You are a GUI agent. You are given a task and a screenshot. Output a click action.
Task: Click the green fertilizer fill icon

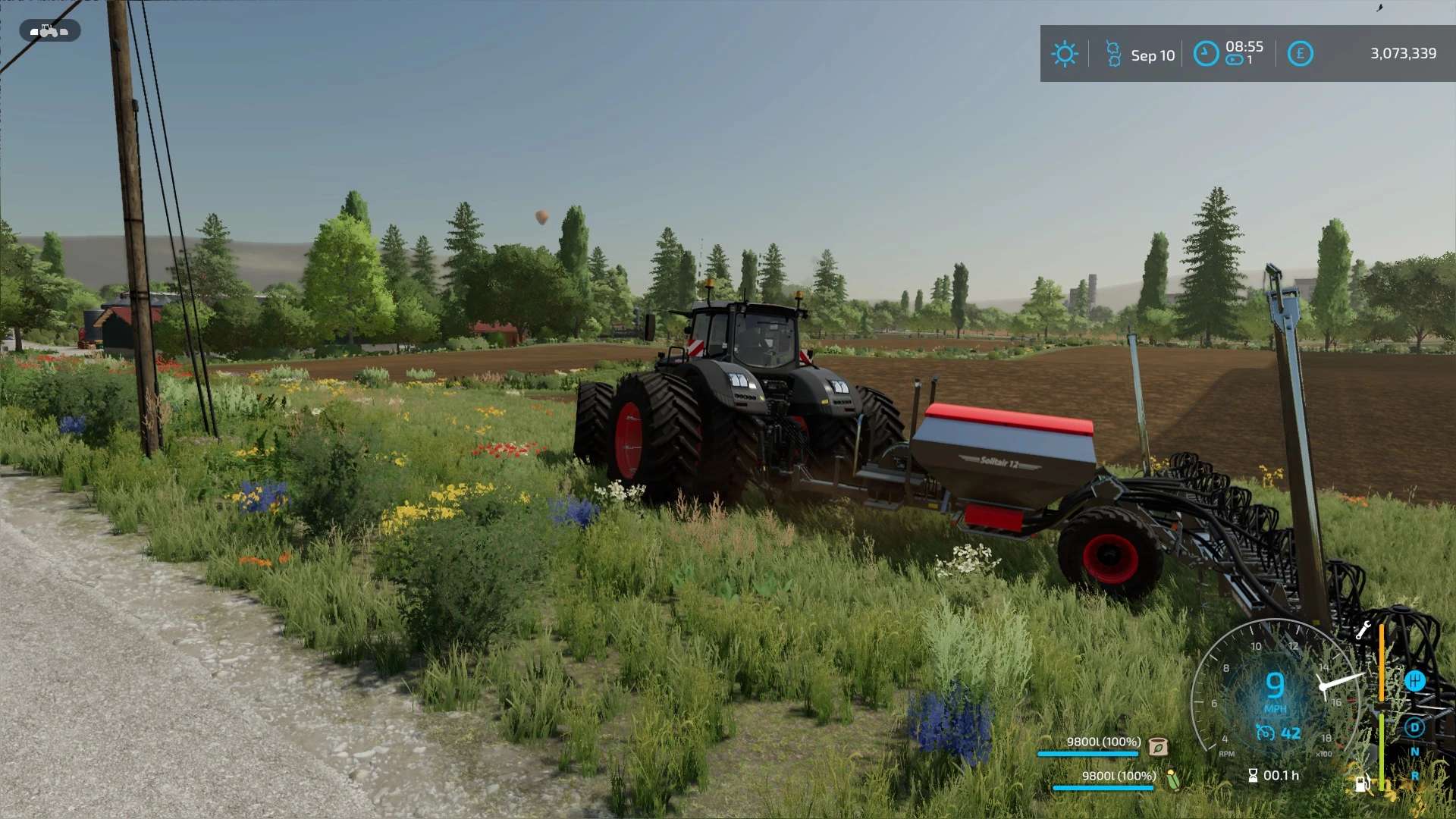coord(1173,780)
